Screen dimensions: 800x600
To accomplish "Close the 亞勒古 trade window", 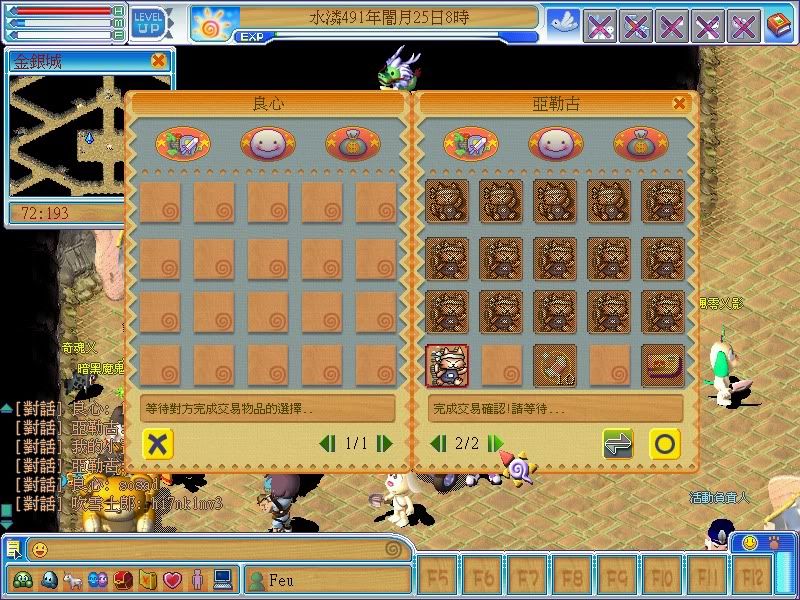I will [x=680, y=103].
